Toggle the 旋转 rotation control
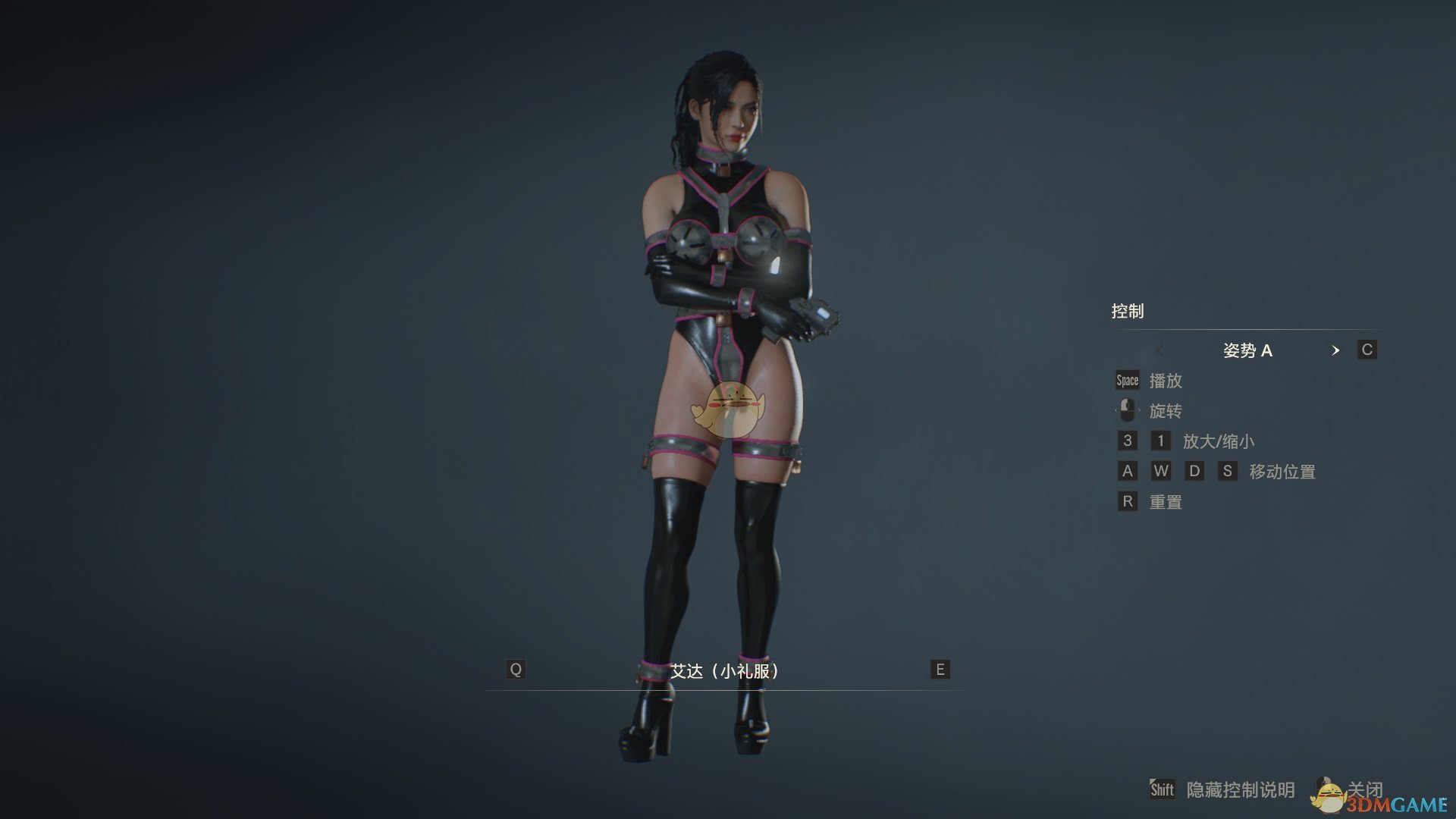Image resolution: width=1456 pixels, height=819 pixels. (x=1168, y=410)
